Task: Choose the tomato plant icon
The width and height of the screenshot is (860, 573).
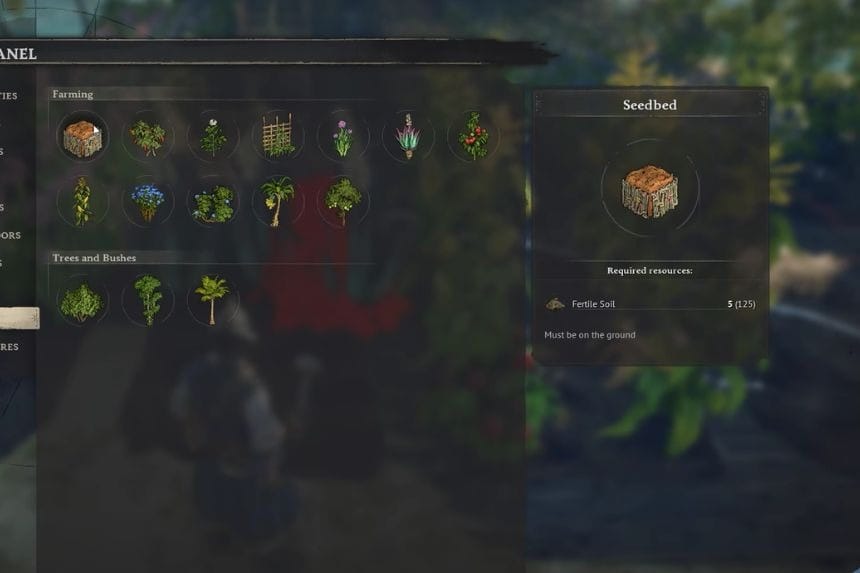Action: click(x=473, y=137)
